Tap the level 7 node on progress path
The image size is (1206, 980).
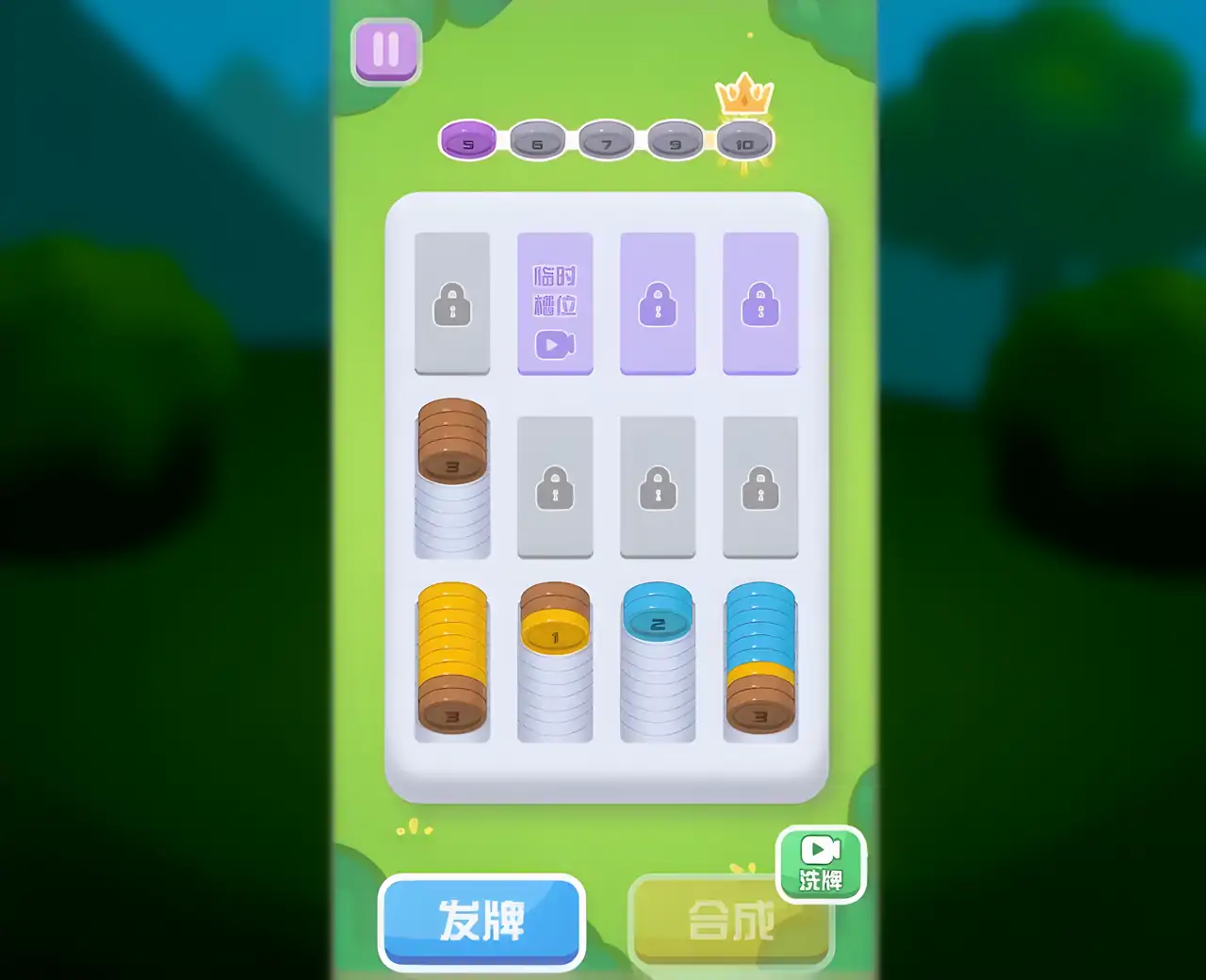point(606,141)
